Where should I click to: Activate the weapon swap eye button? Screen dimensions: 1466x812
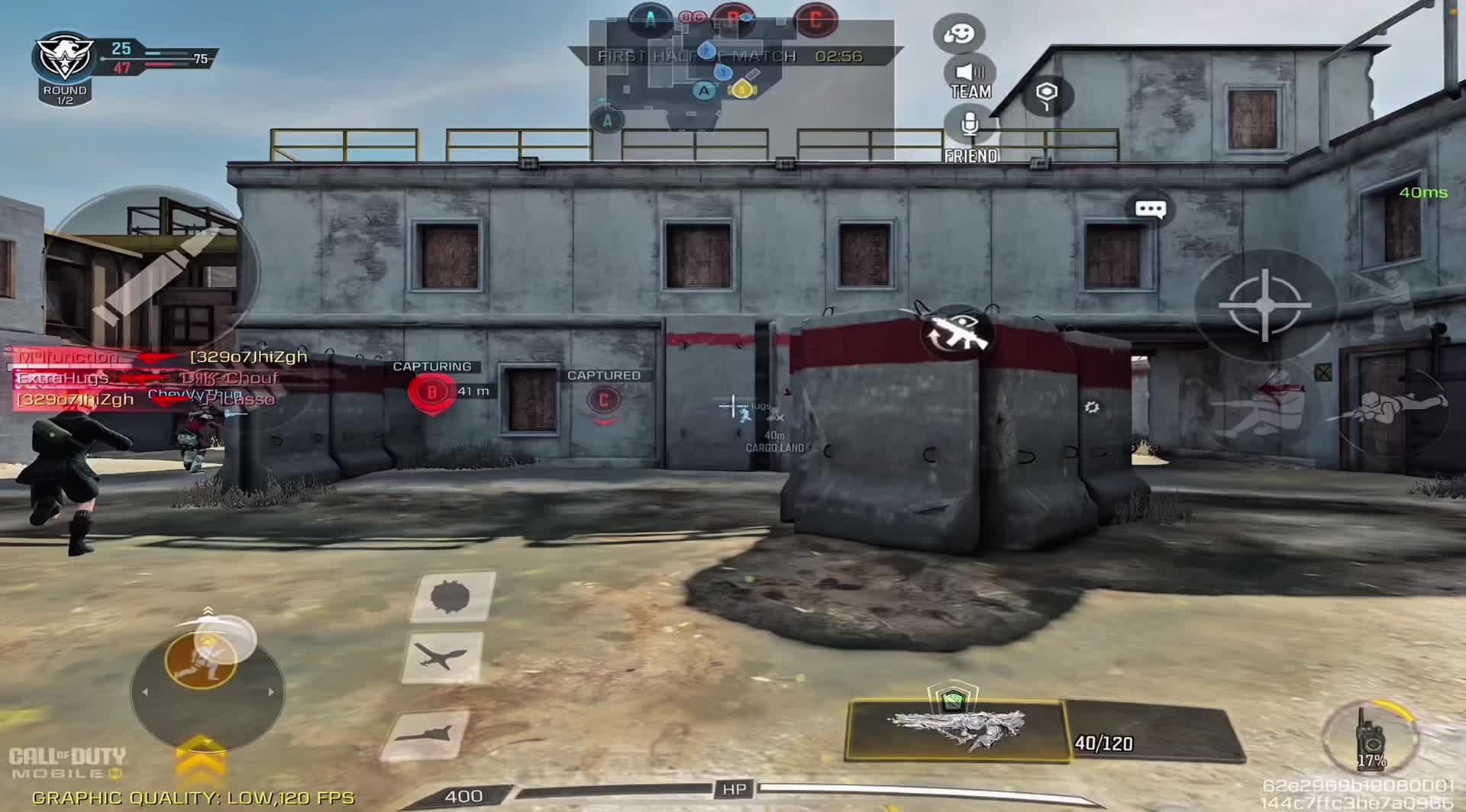[x=956, y=333]
